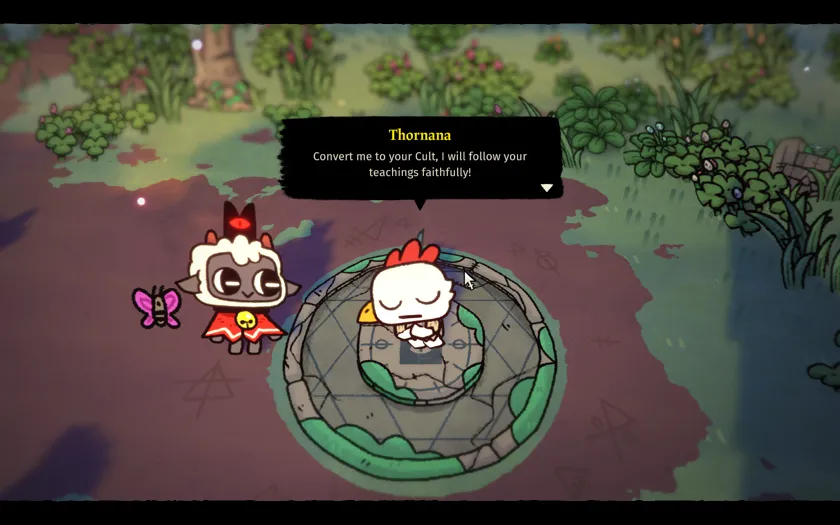Click Thornana's dialogue speech box
The image size is (840, 525).
pos(420,158)
